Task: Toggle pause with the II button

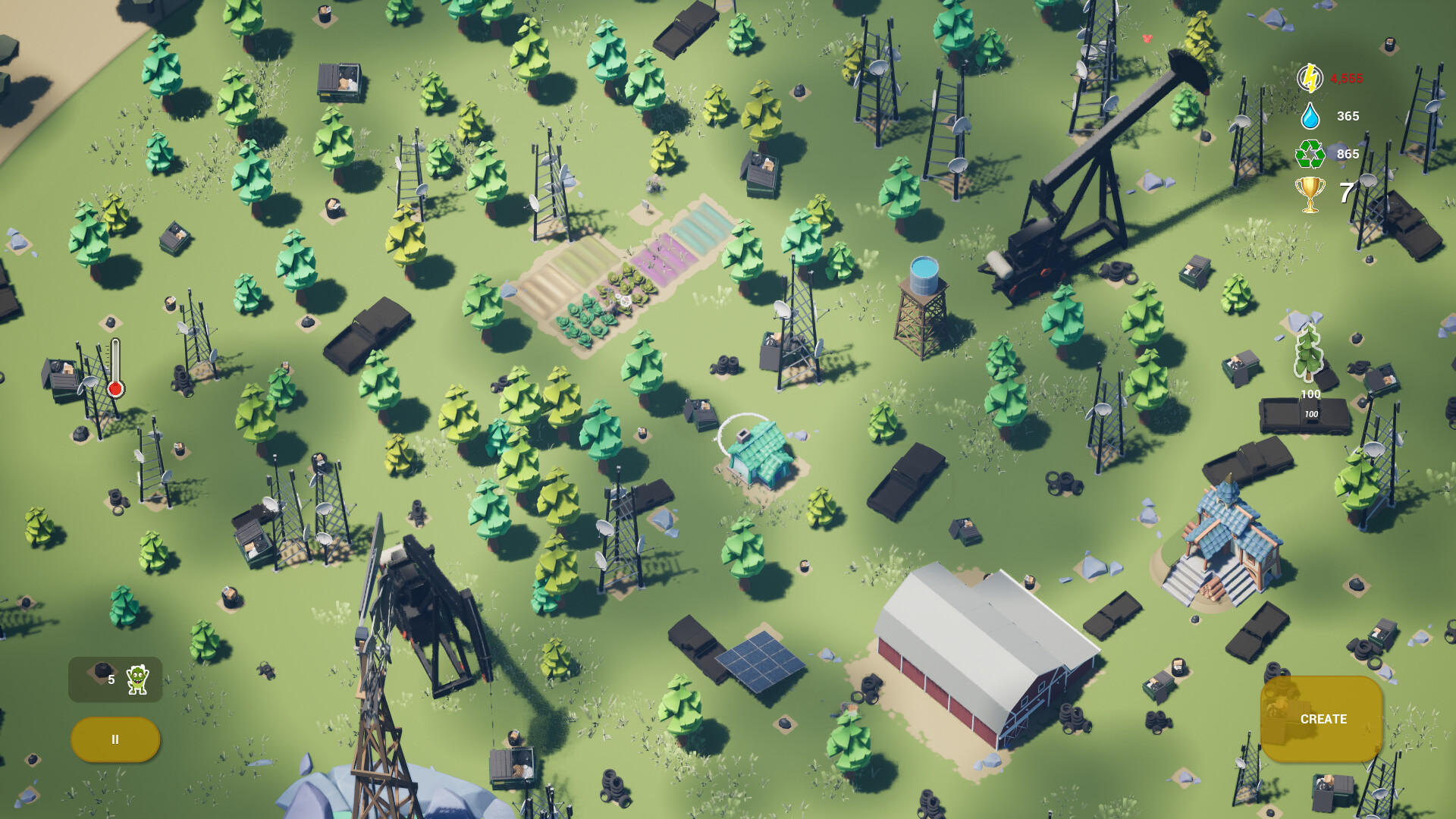Action: 115,738
